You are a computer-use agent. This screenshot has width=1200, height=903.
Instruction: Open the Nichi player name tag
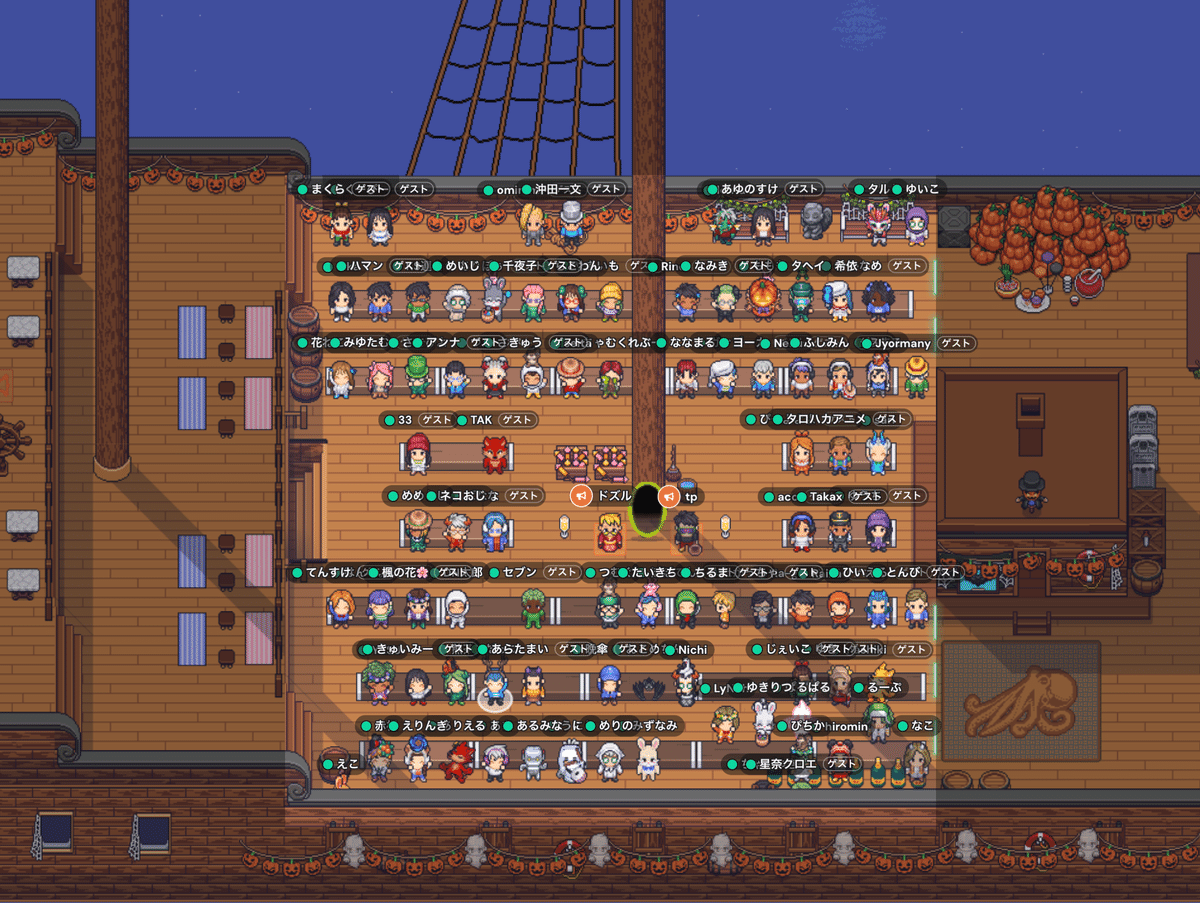click(x=692, y=650)
